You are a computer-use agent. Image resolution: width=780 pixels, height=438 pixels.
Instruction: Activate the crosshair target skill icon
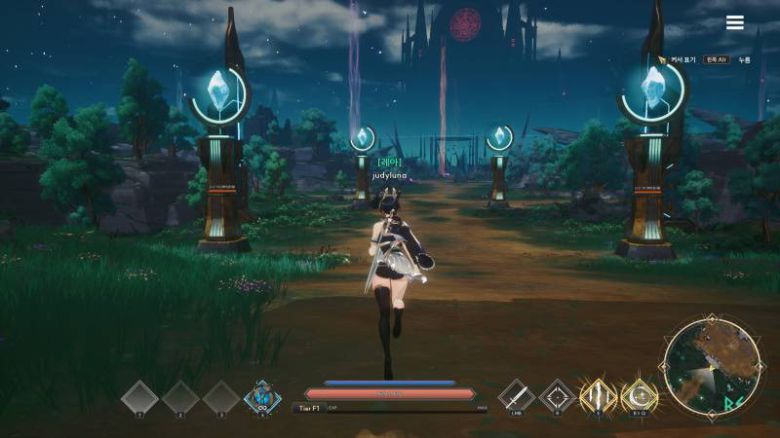[x=557, y=396]
